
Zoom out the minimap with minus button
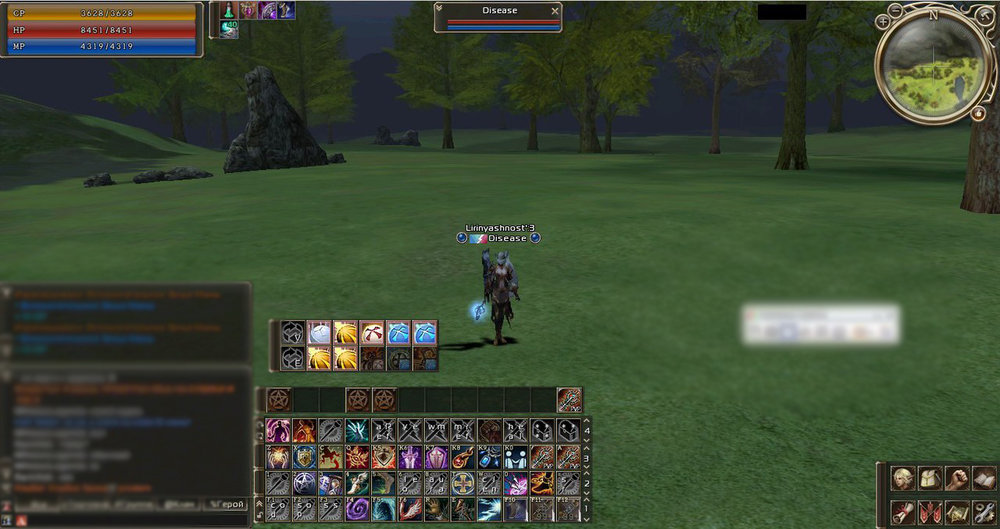(895, 10)
